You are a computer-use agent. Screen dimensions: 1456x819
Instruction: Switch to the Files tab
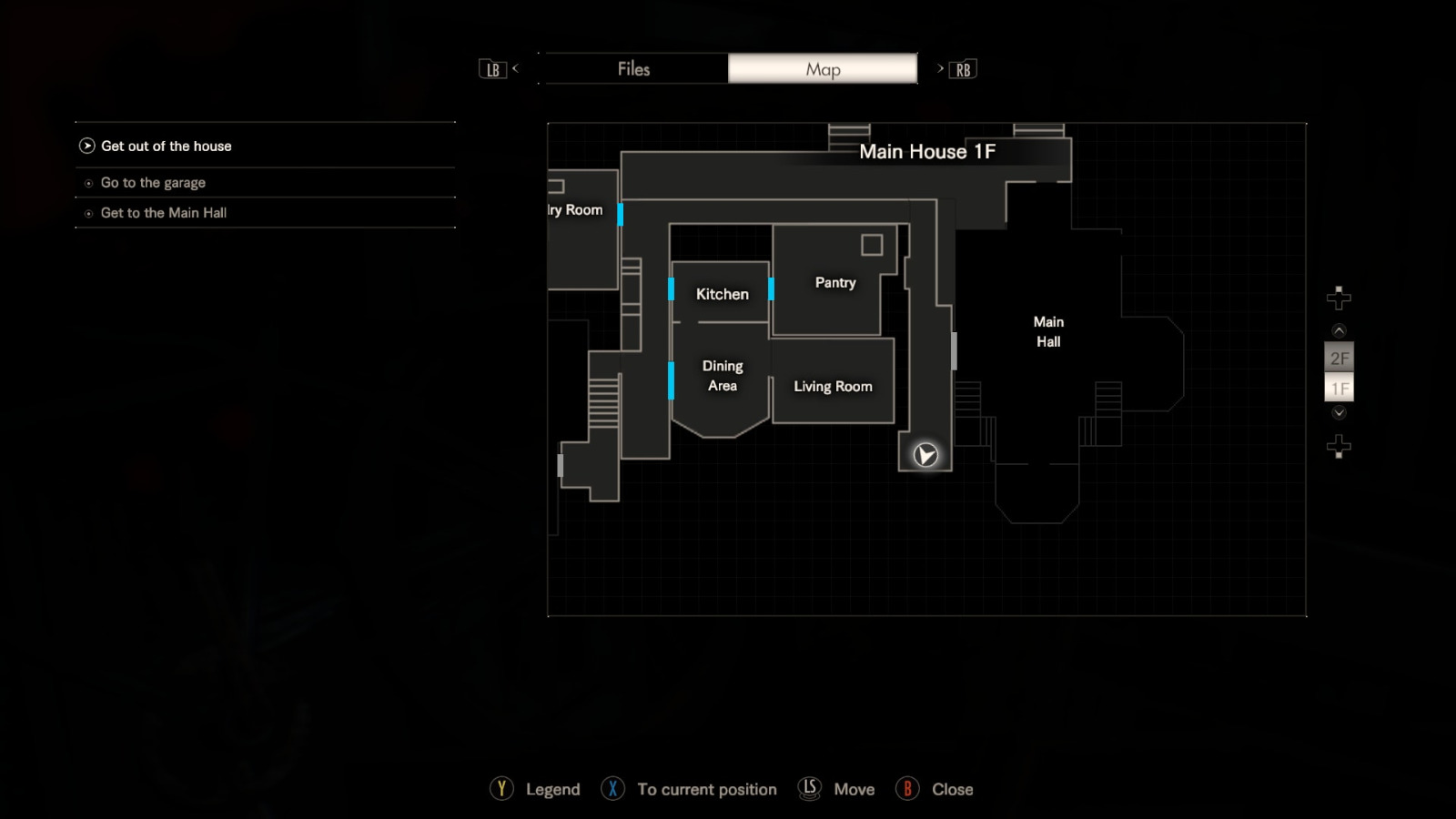(x=633, y=68)
